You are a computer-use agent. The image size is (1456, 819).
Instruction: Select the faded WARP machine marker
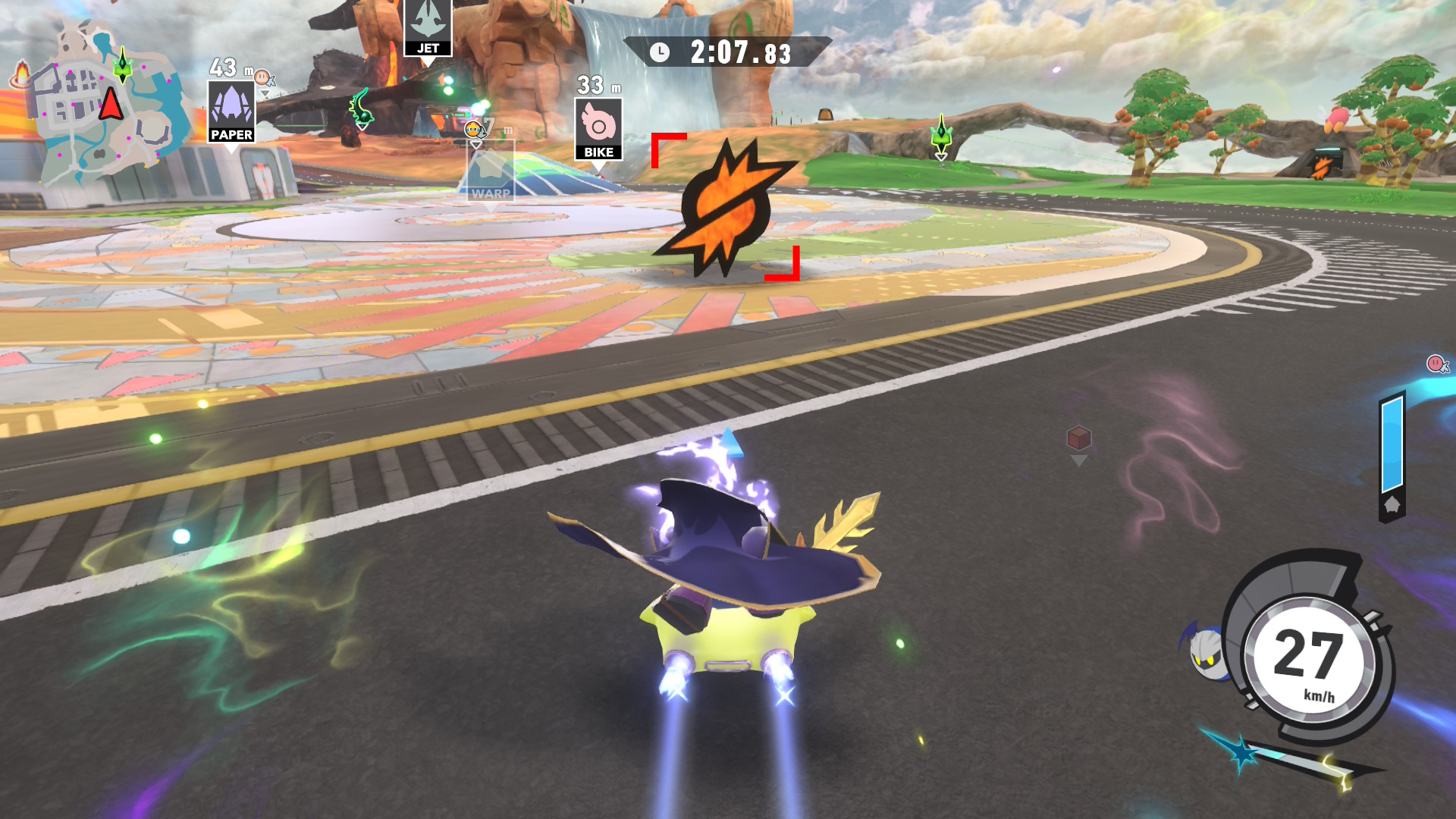tap(490, 173)
